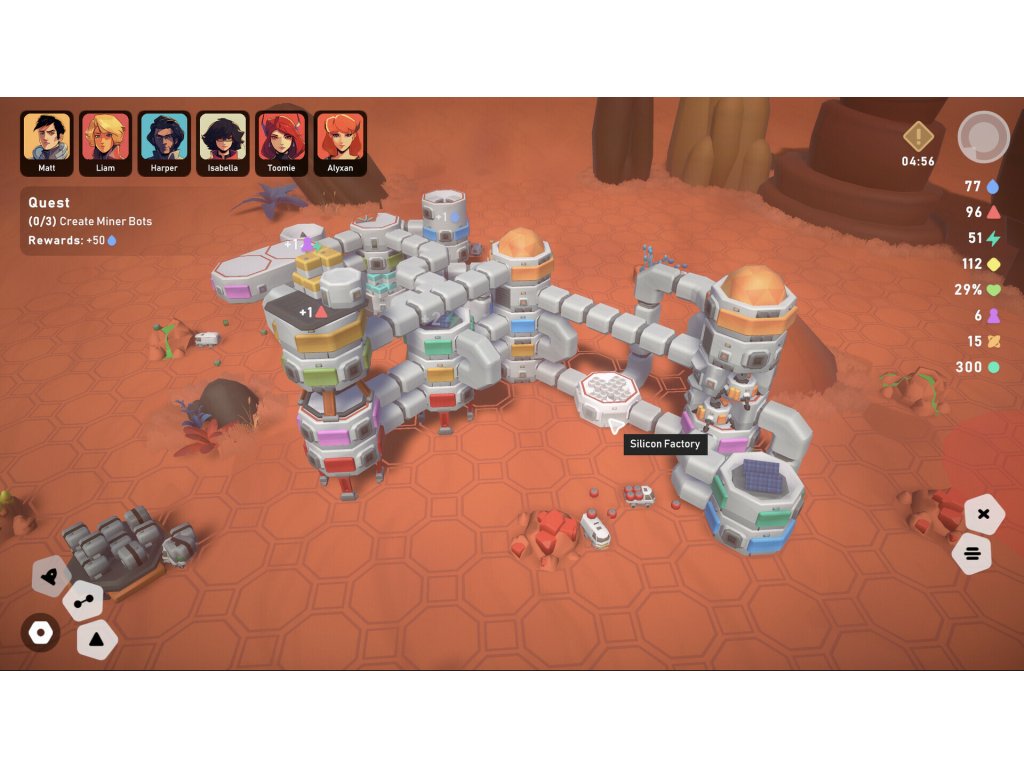Open the three-line hamburger menu
Viewport: 1024px width, 768px height.
(x=972, y=553)
